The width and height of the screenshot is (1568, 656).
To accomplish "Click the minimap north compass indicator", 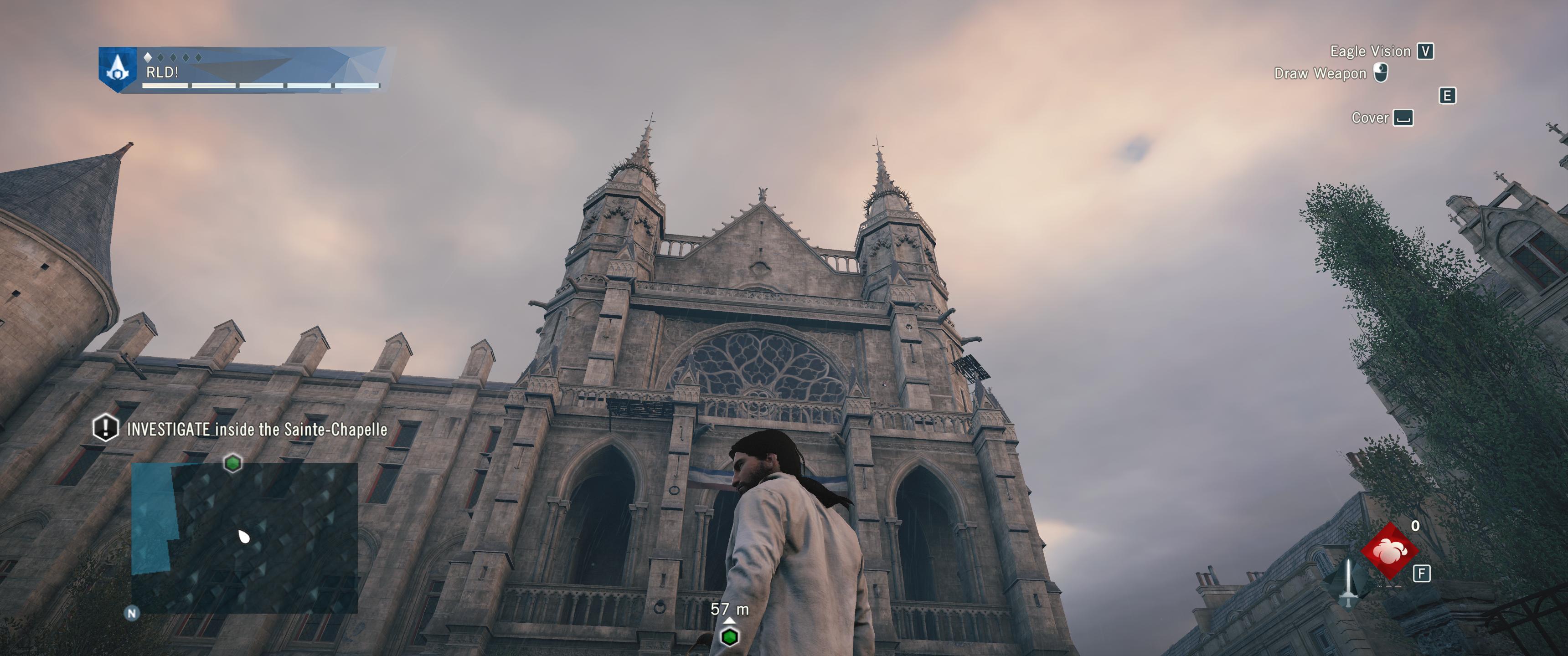I will pos(131,613).
